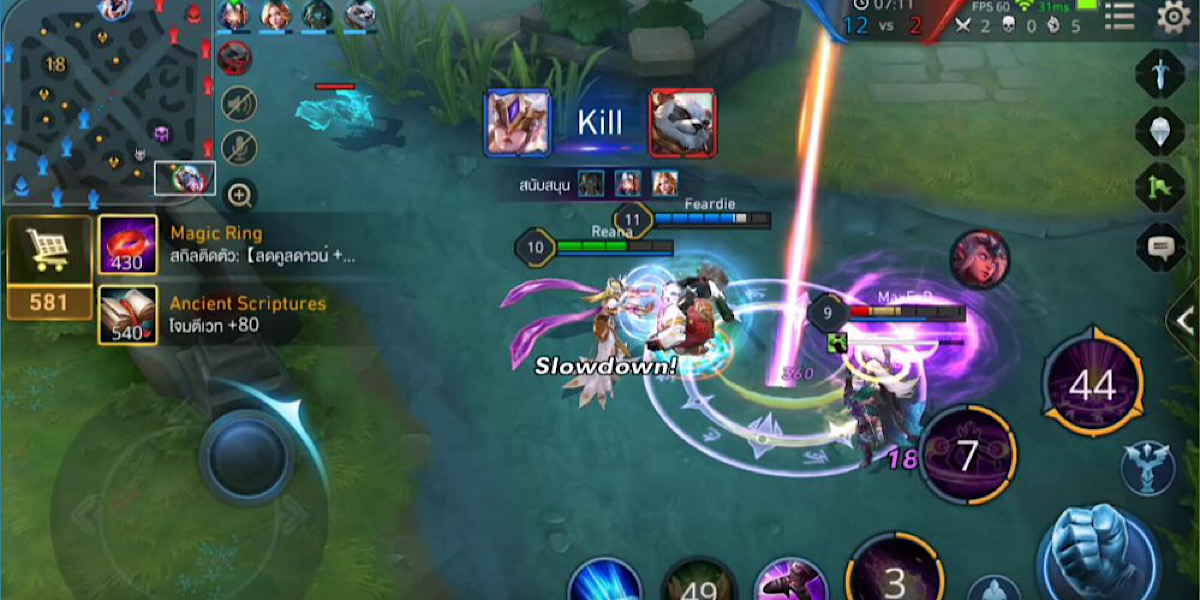The height and width of the screenshot is (600, 1200).
Task: Target the red-haired enemy hero portrait
Action: 979,260
